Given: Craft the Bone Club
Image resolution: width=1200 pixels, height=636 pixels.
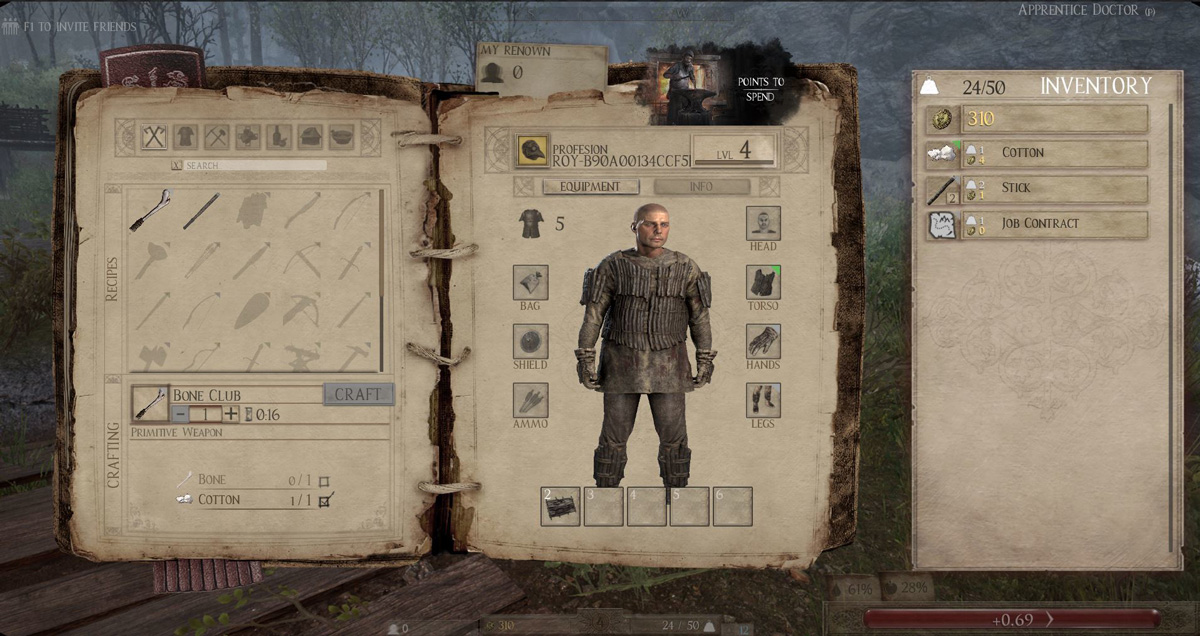Looking at the screenshot, I should (x=358, y=394).
